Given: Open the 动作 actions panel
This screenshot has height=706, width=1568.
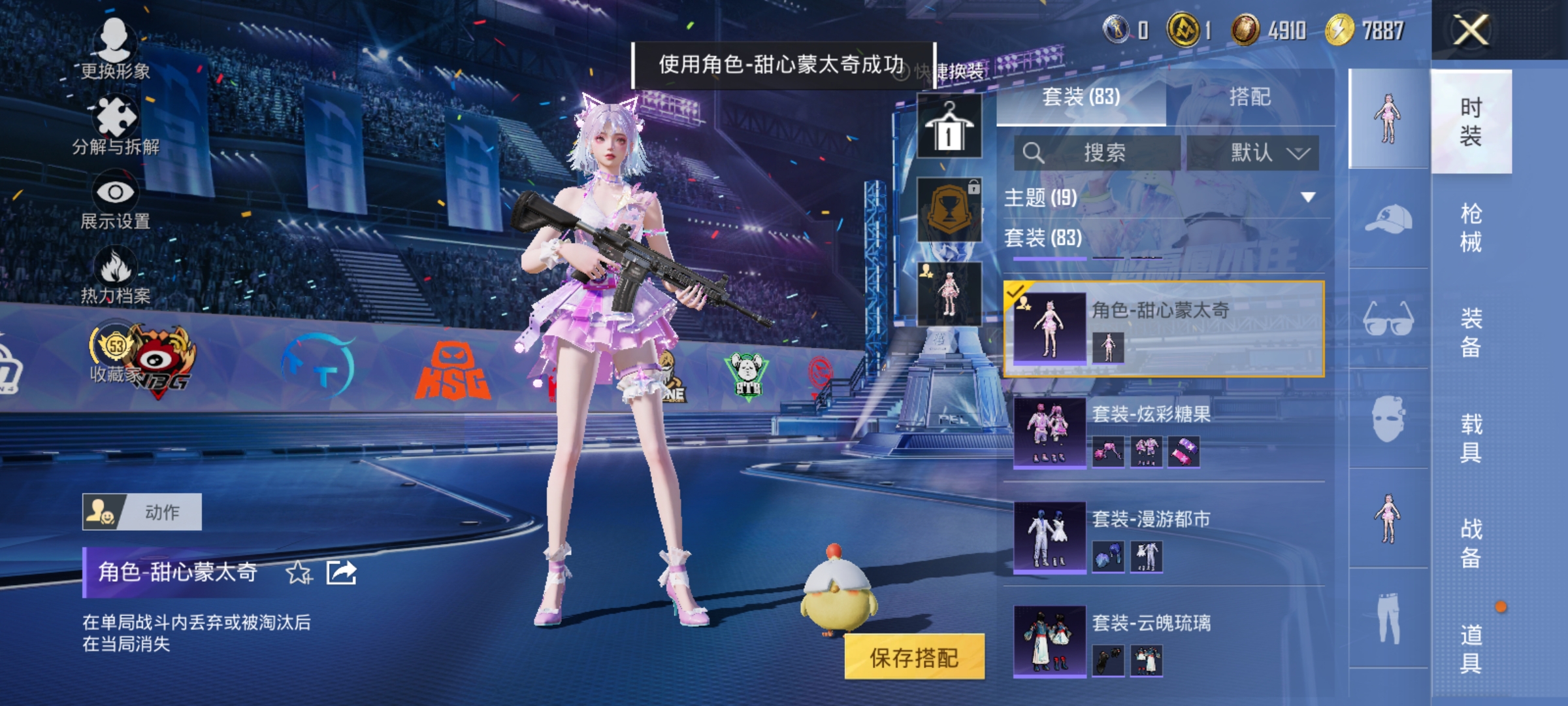Looking at the screenshot, I should click(144, 512).
